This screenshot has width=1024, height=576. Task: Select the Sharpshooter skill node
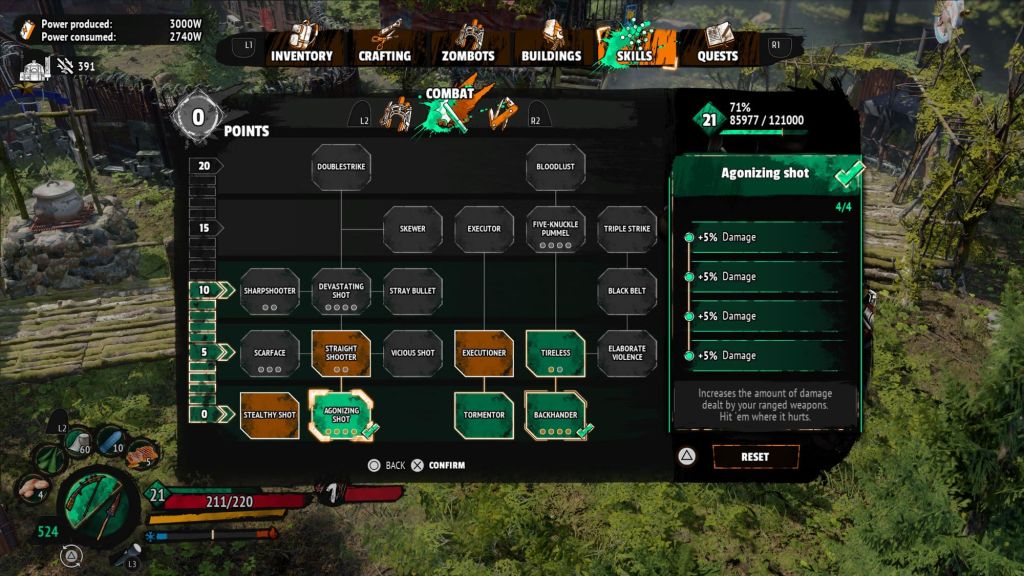coord(270,291)
